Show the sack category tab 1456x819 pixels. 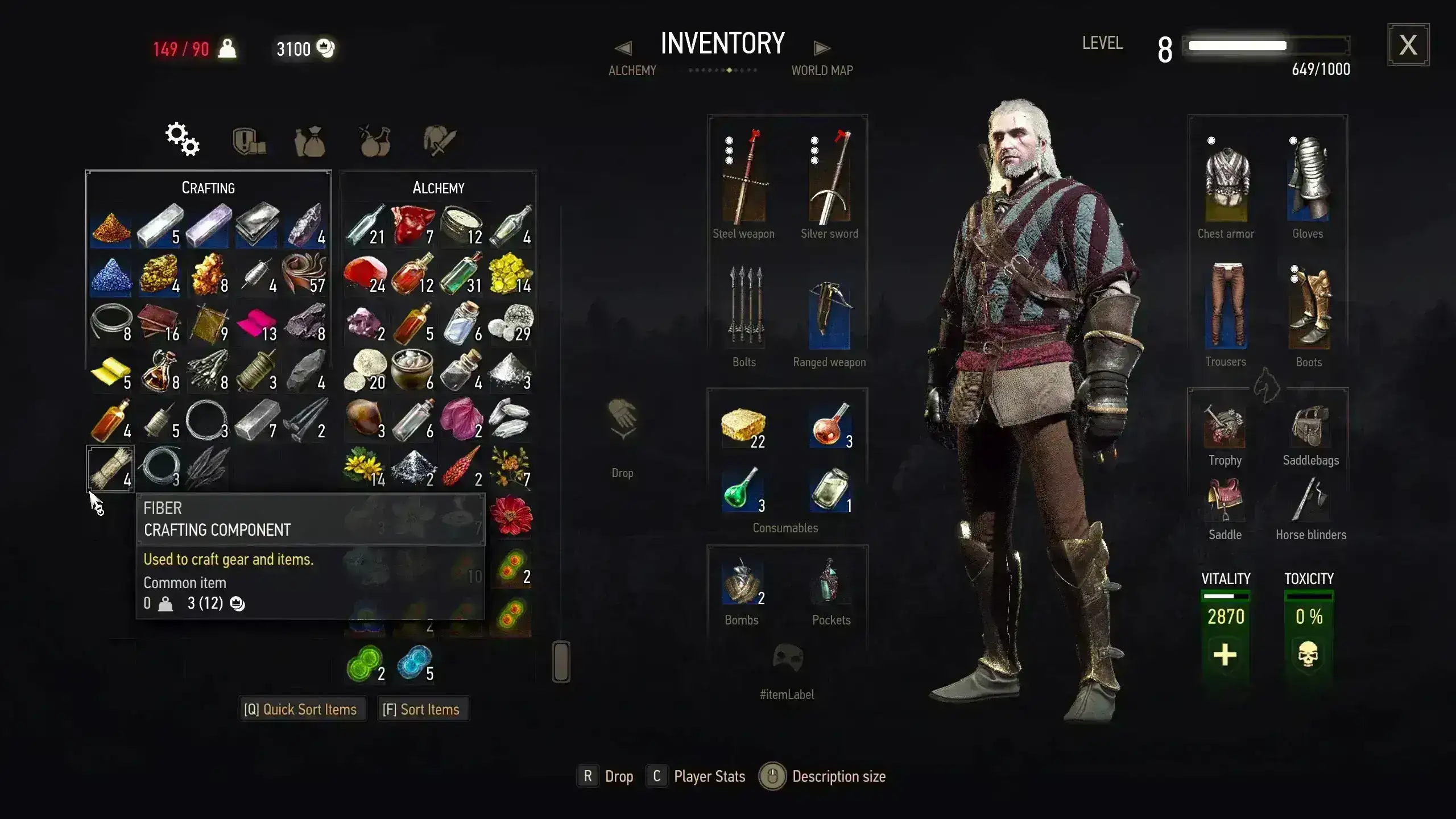tap(310, 141)
